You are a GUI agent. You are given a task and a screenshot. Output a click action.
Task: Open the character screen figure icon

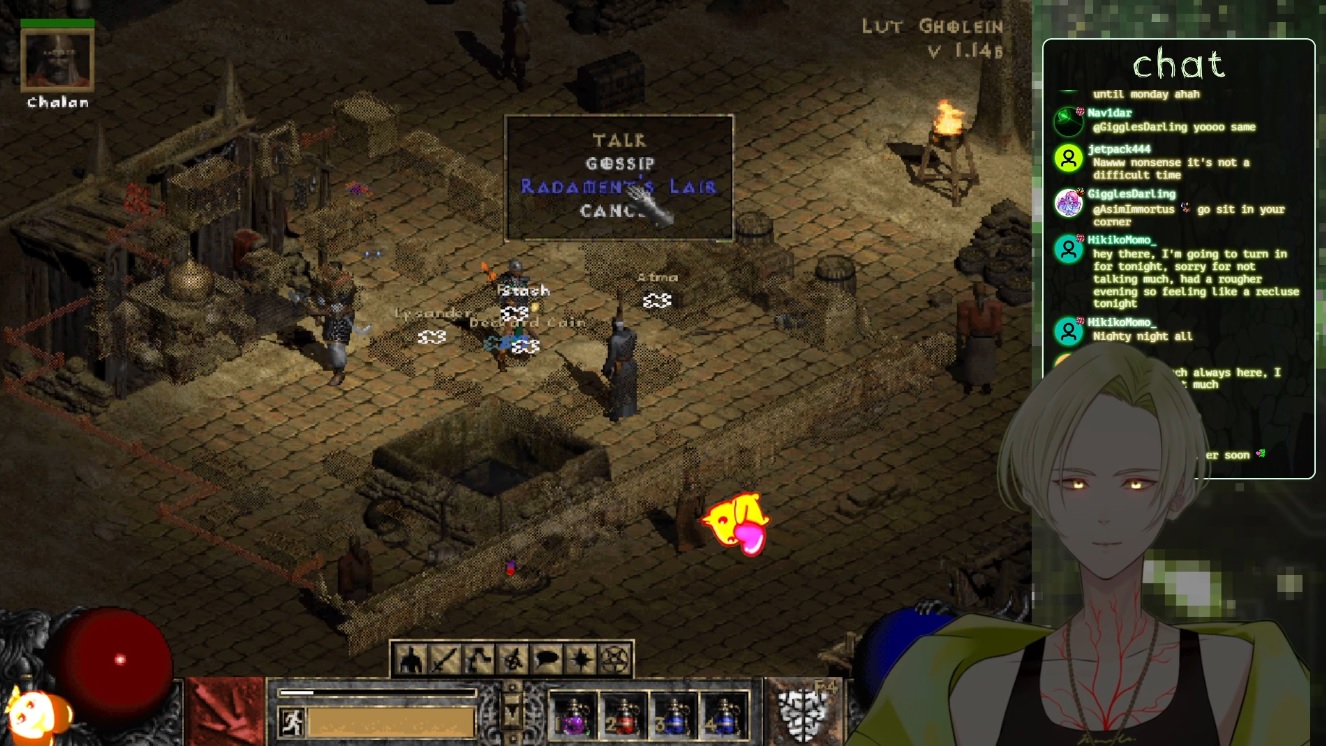410,660
